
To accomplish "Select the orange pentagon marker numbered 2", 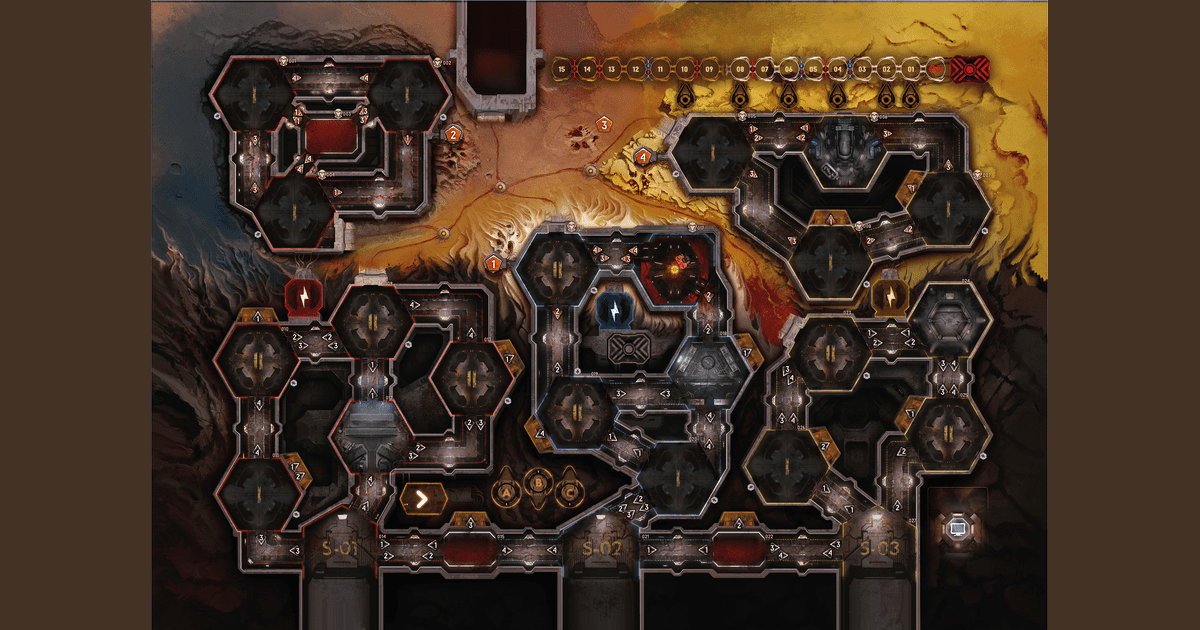I will pos(453,134).
